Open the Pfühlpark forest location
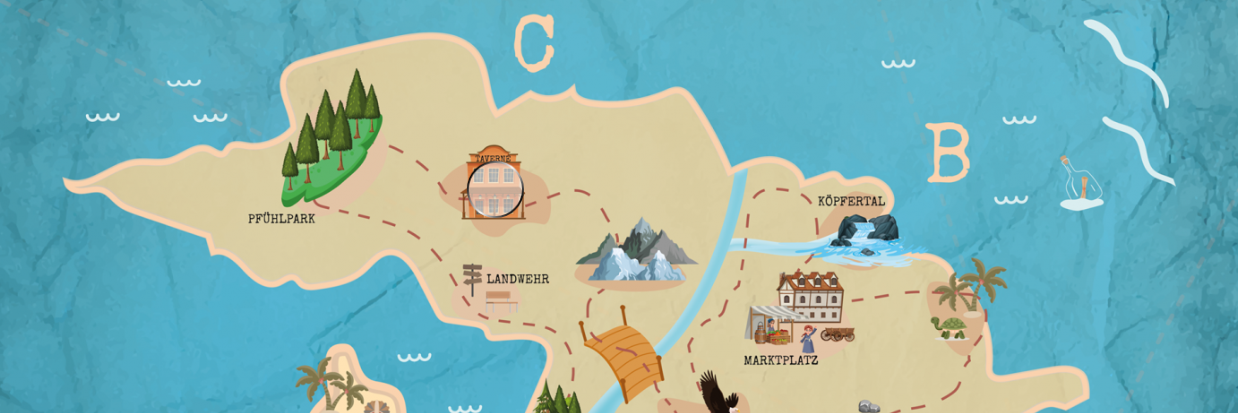Screen dimensions: 1238x413 [x=333, y=136]
